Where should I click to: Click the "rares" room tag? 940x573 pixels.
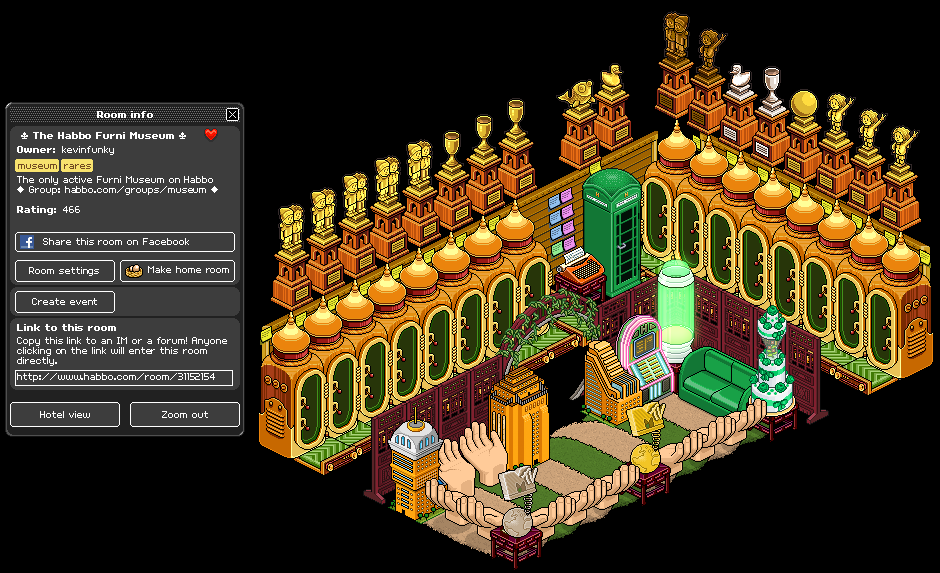point(77,166)
